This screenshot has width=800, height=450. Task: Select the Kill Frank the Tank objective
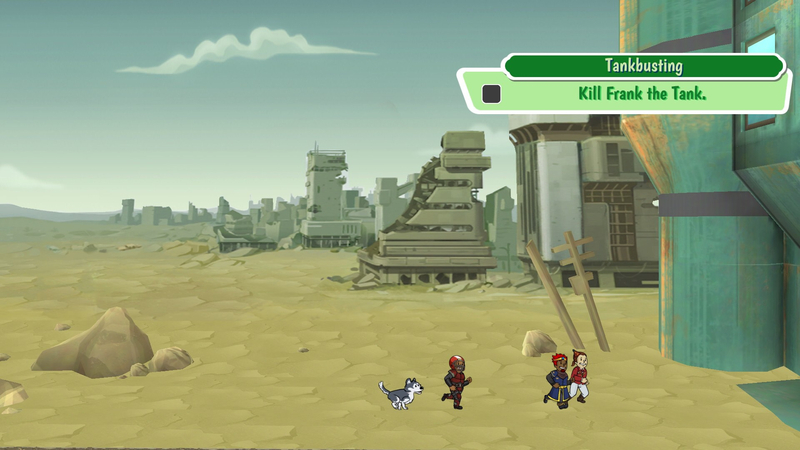click(x=643, y=94)
